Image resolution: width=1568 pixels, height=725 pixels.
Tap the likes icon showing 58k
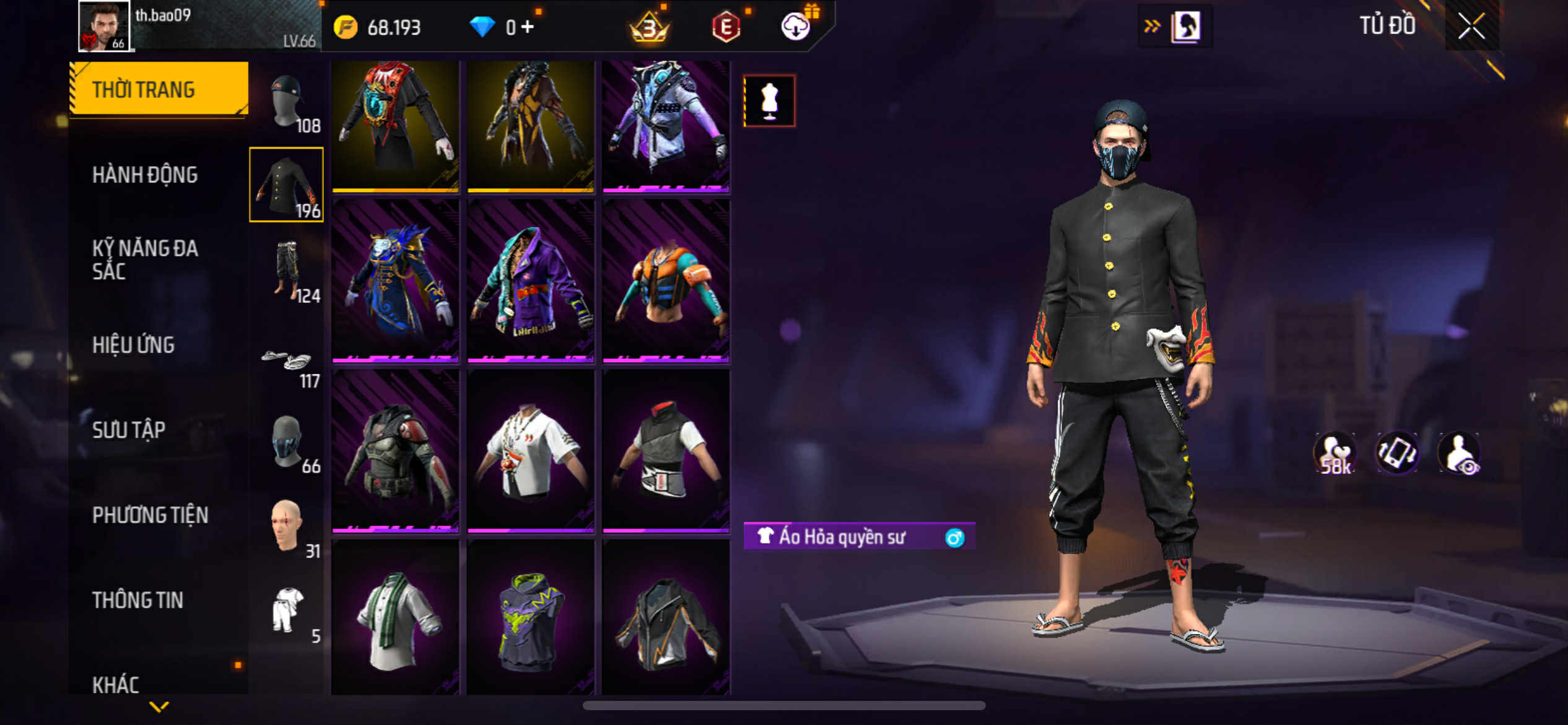coord(1335,454)
